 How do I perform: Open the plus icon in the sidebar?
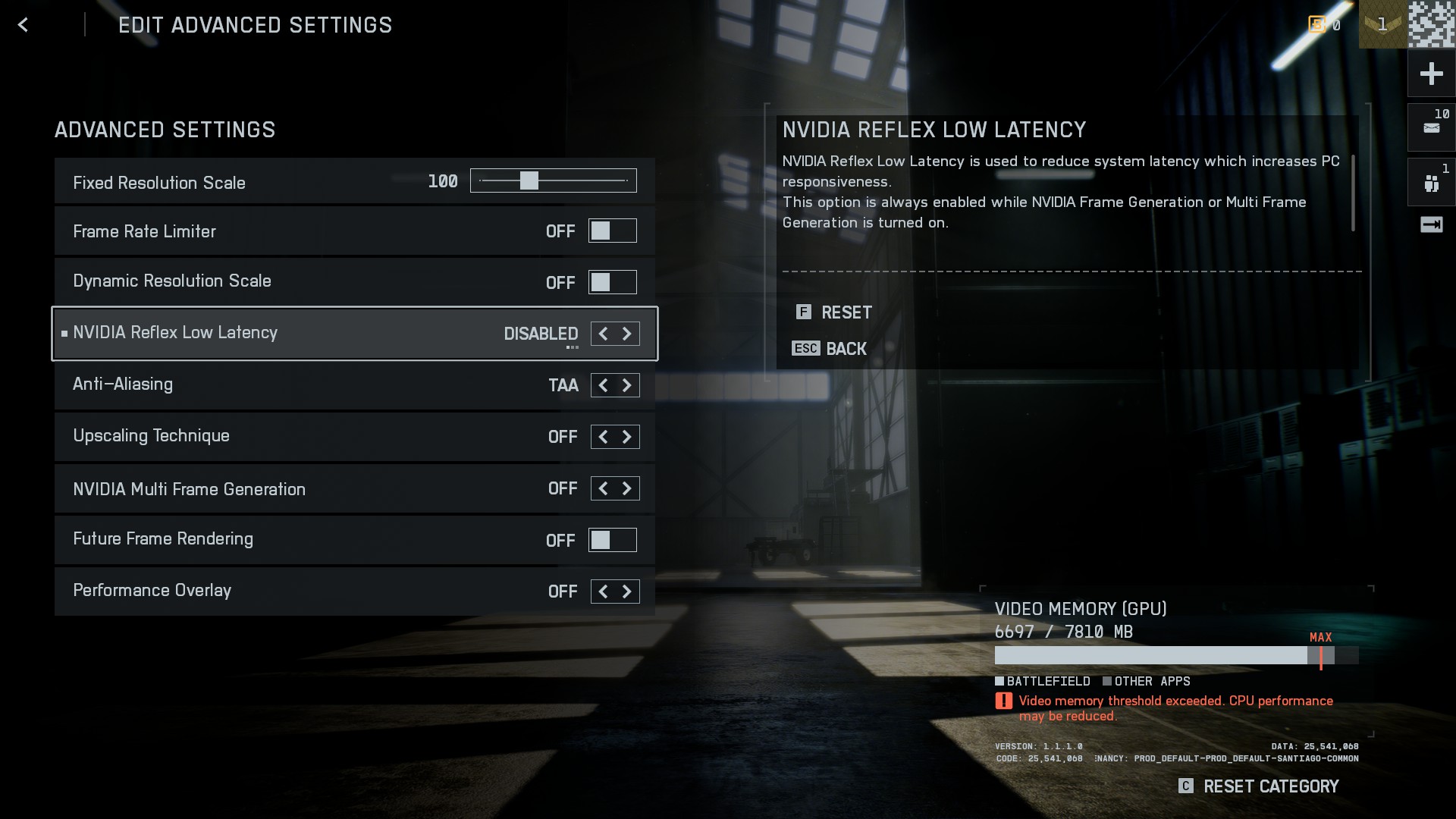1431,74
